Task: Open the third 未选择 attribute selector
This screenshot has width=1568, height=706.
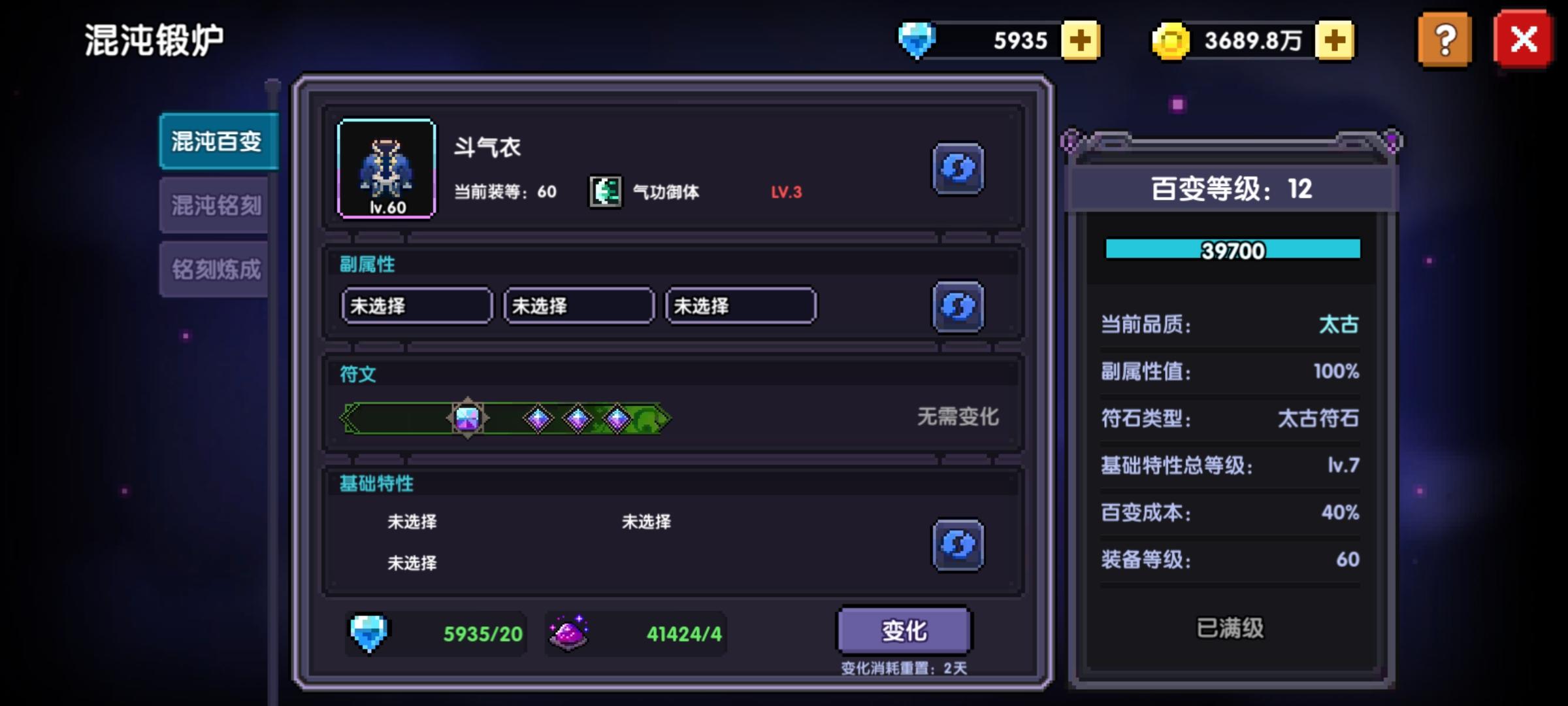Action: point(740,305)
